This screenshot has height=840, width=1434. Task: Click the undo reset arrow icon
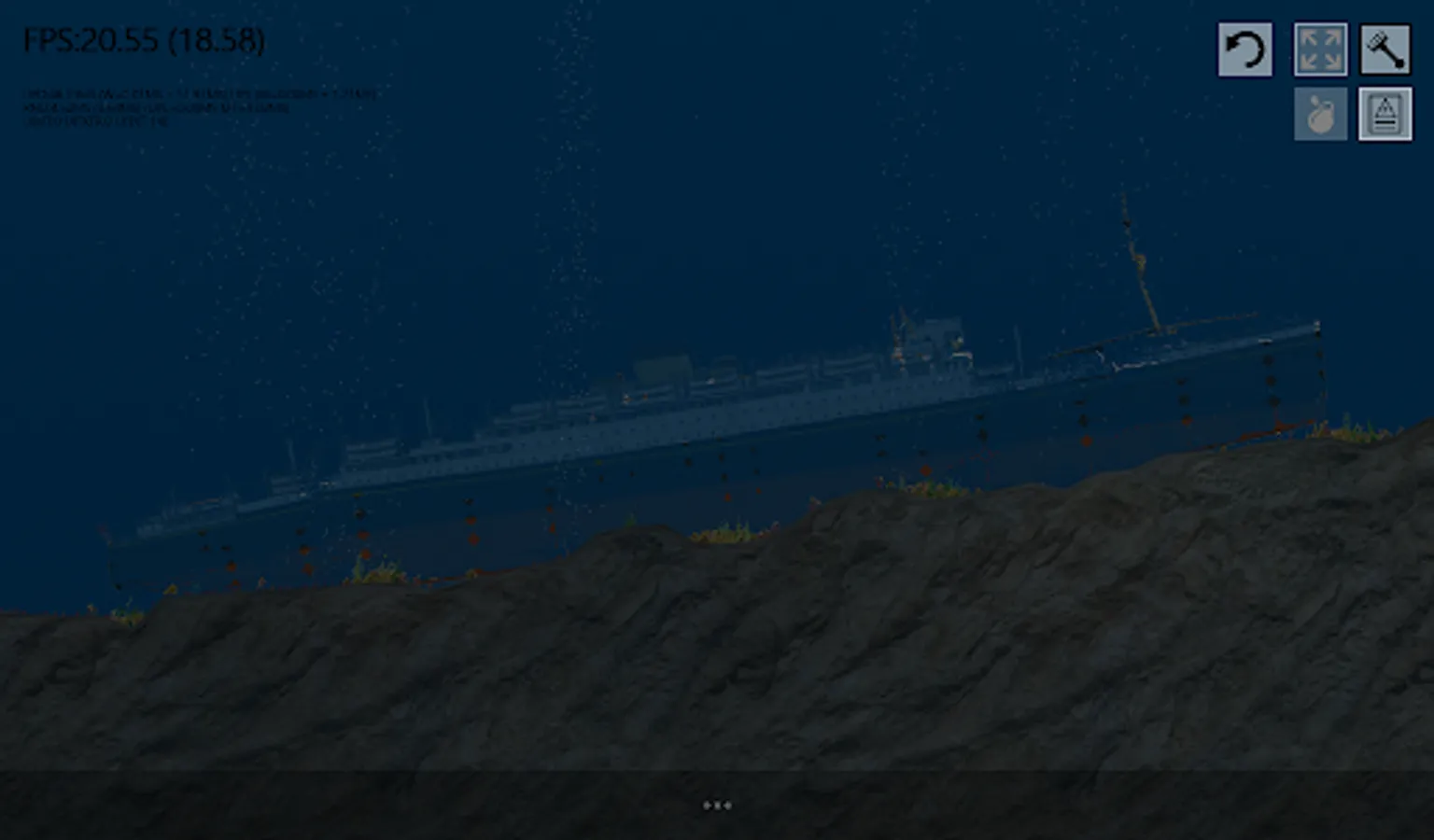pos(1244,48)
